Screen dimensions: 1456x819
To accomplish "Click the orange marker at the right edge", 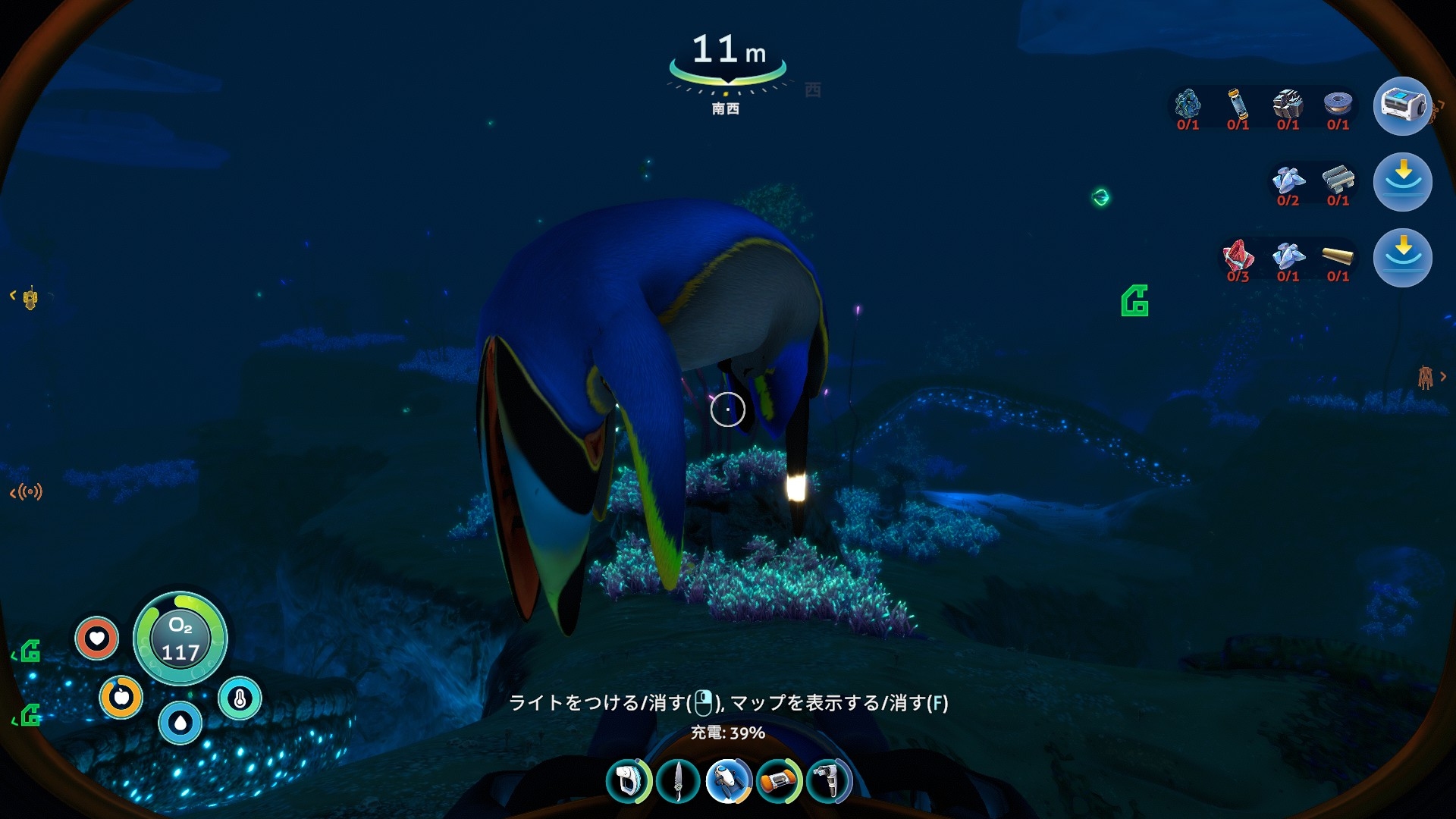I will 1426,377.
